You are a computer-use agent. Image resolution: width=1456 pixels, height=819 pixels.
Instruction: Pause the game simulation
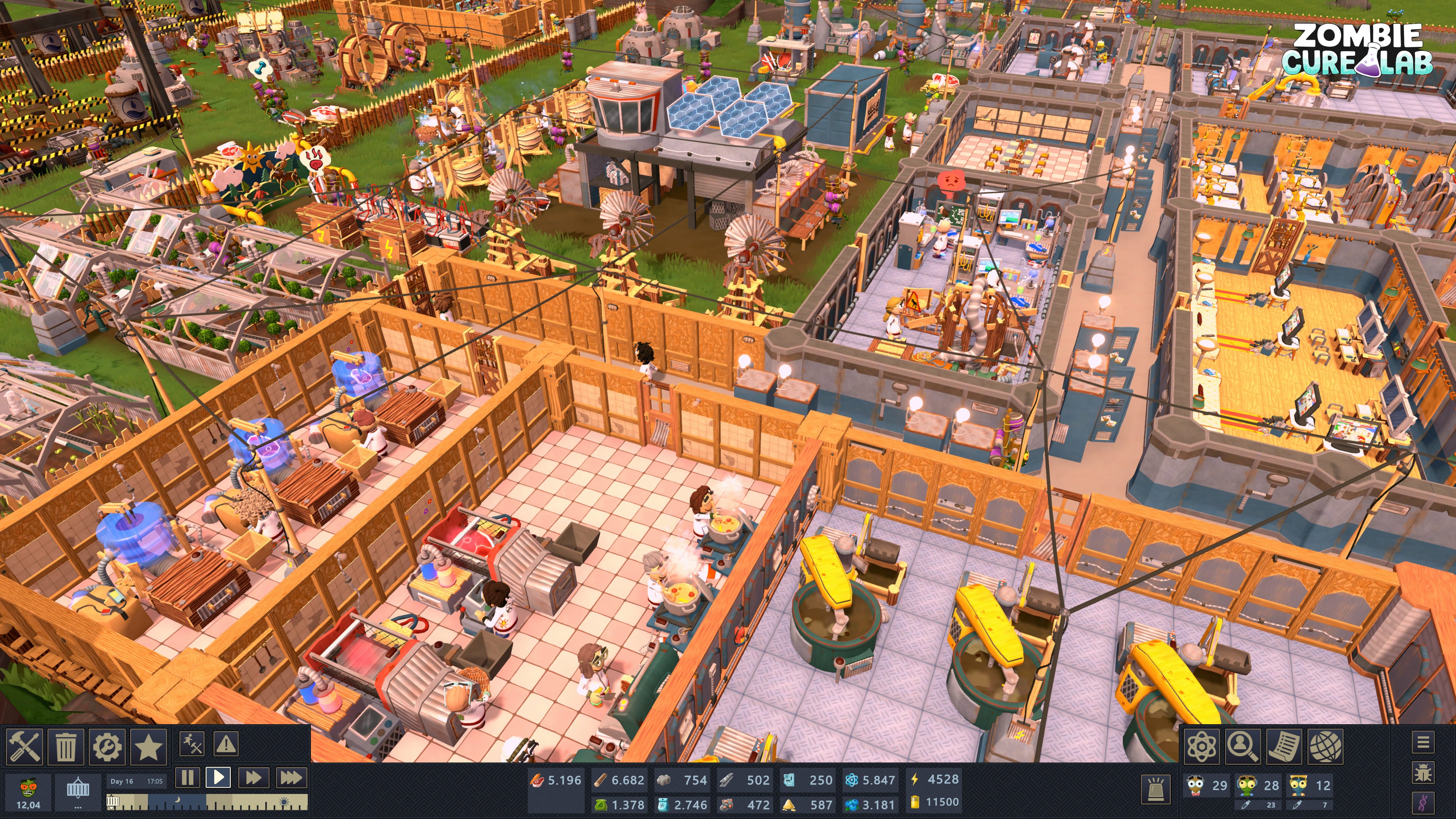coord(188,778)
